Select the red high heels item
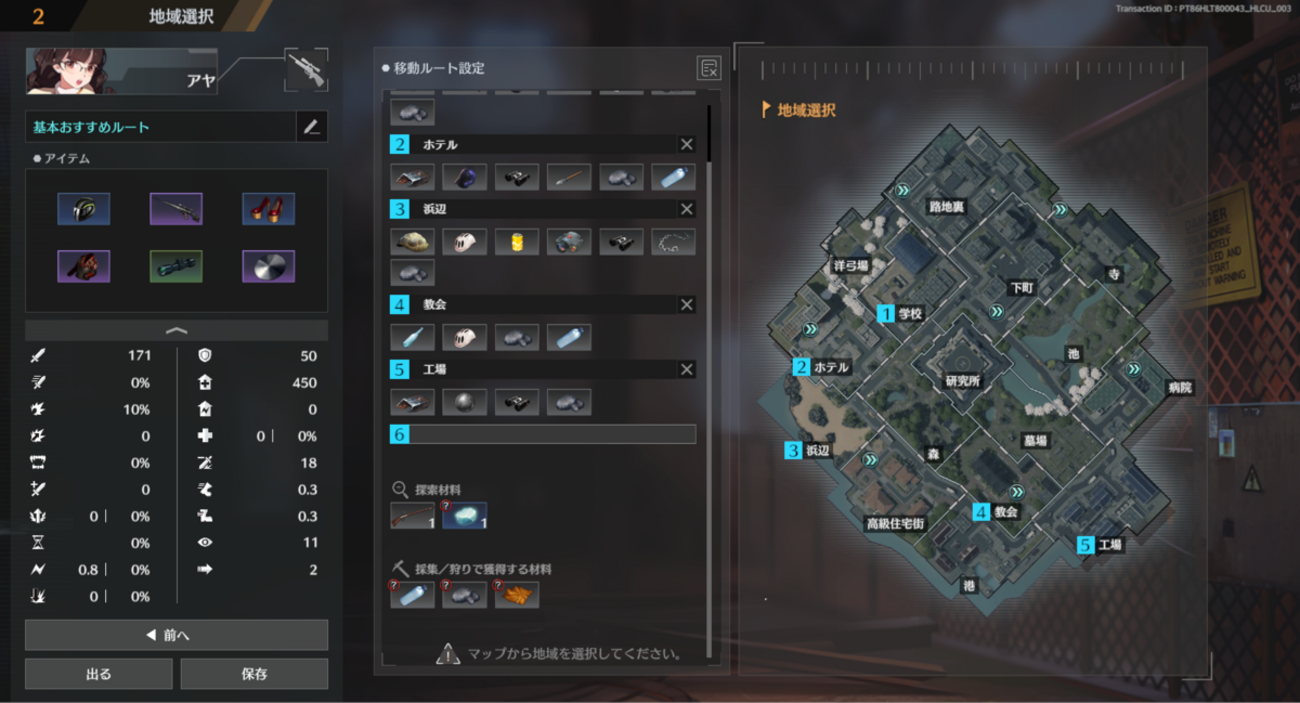This screenshot has width=1300, height=703. (x=268, y=209)
